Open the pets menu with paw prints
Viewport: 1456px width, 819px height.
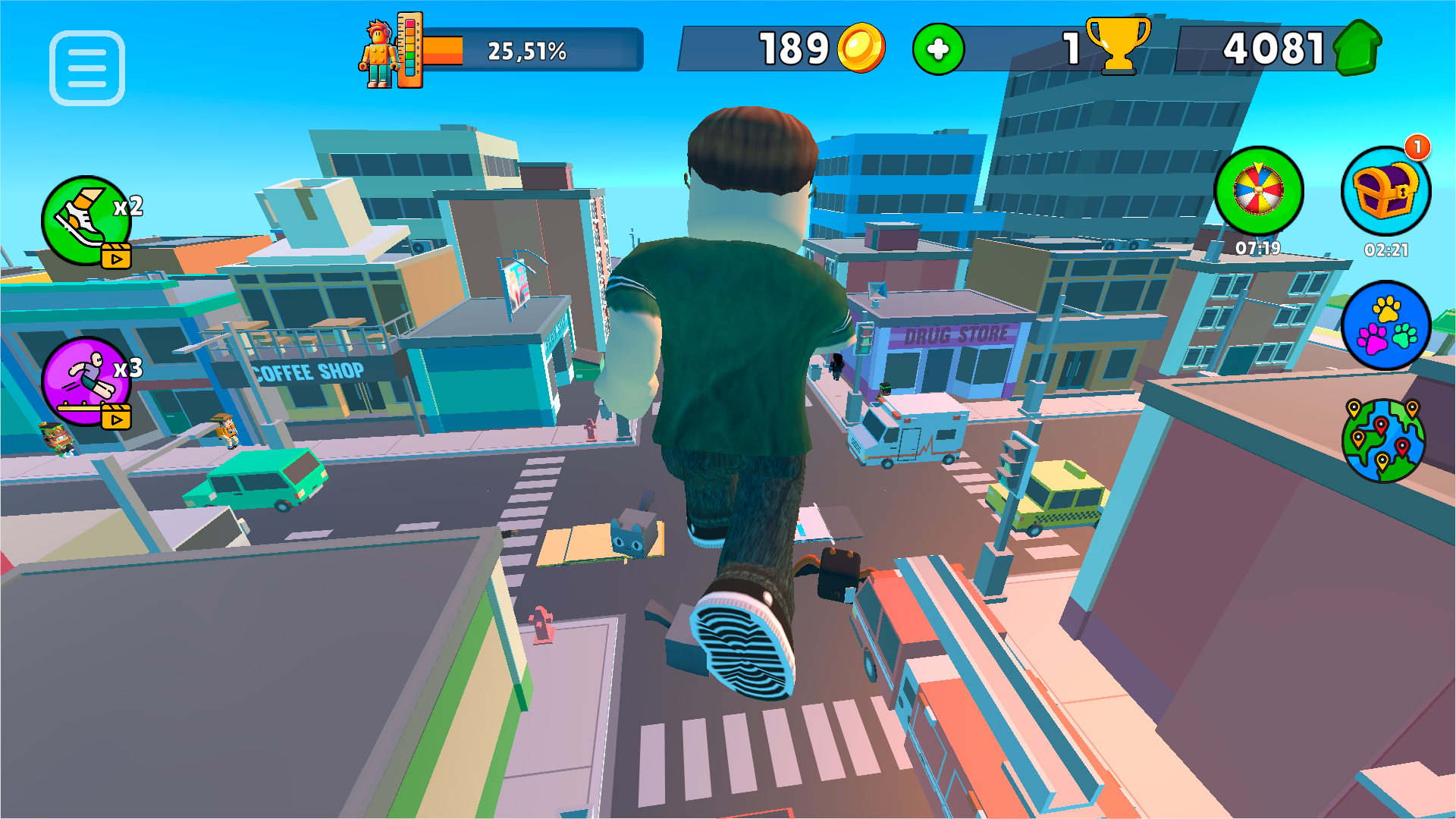[1386, 326]
